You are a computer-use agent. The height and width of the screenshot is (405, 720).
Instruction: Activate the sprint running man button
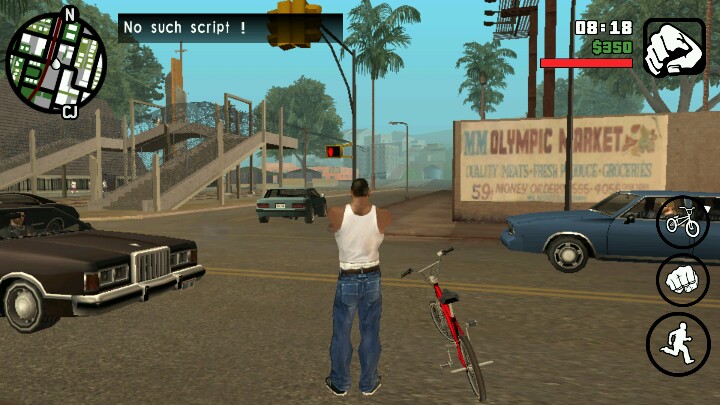click(x=678, y=344)
